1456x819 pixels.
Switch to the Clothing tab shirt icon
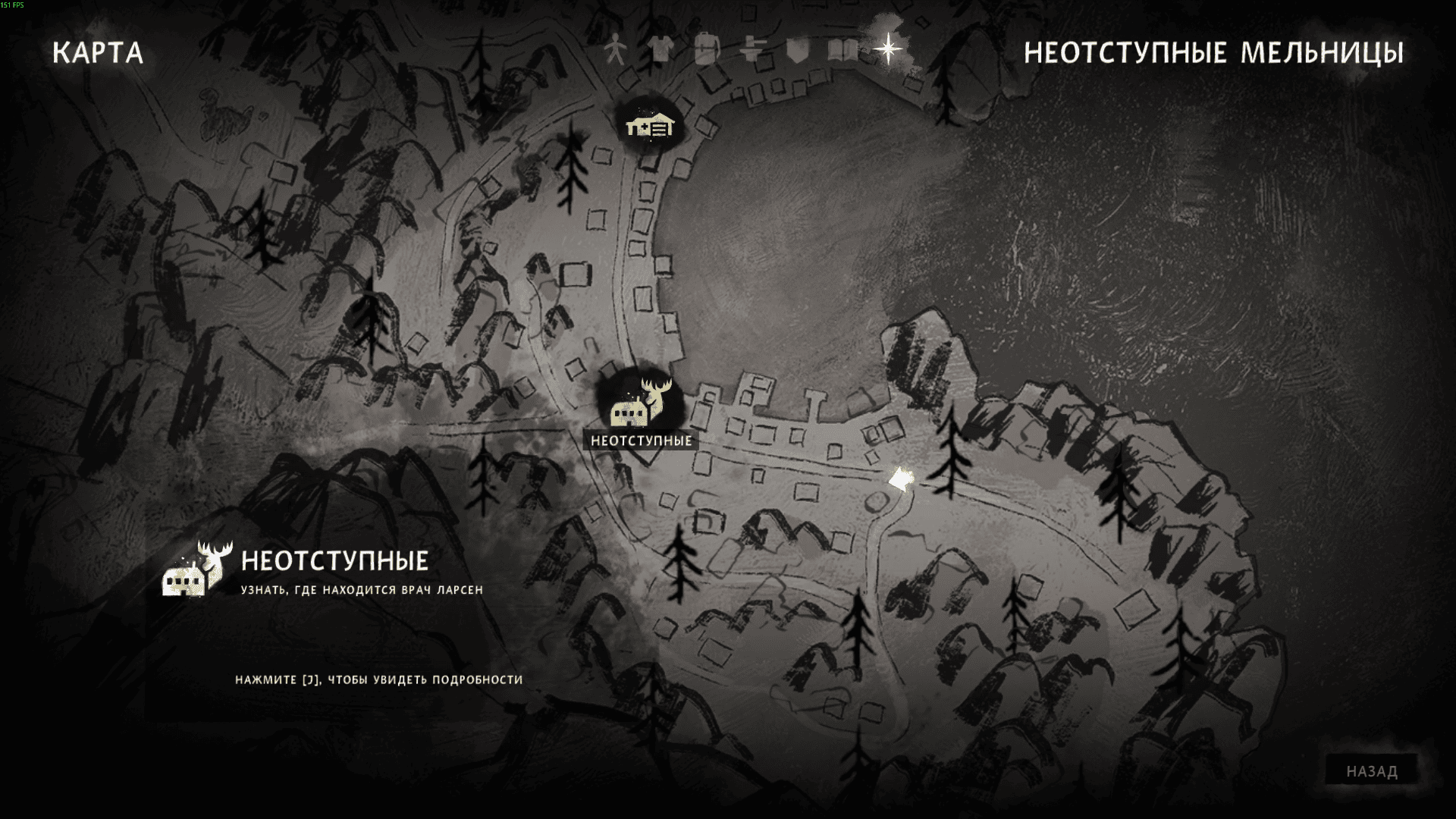[x=661, y=51]
